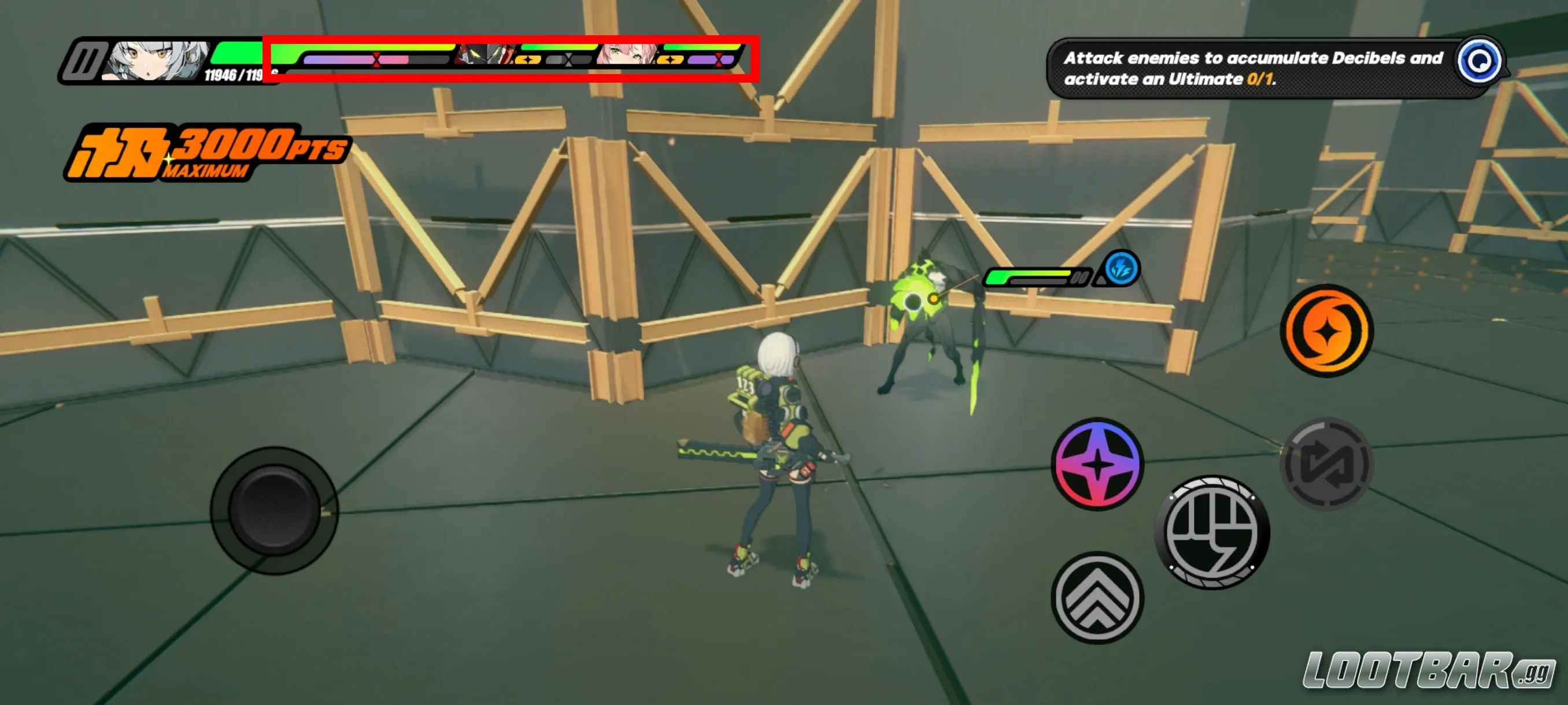Tap the fist Basic Attack button
The height and width of the screenshot is (705, 1568).
point(1211,532)
